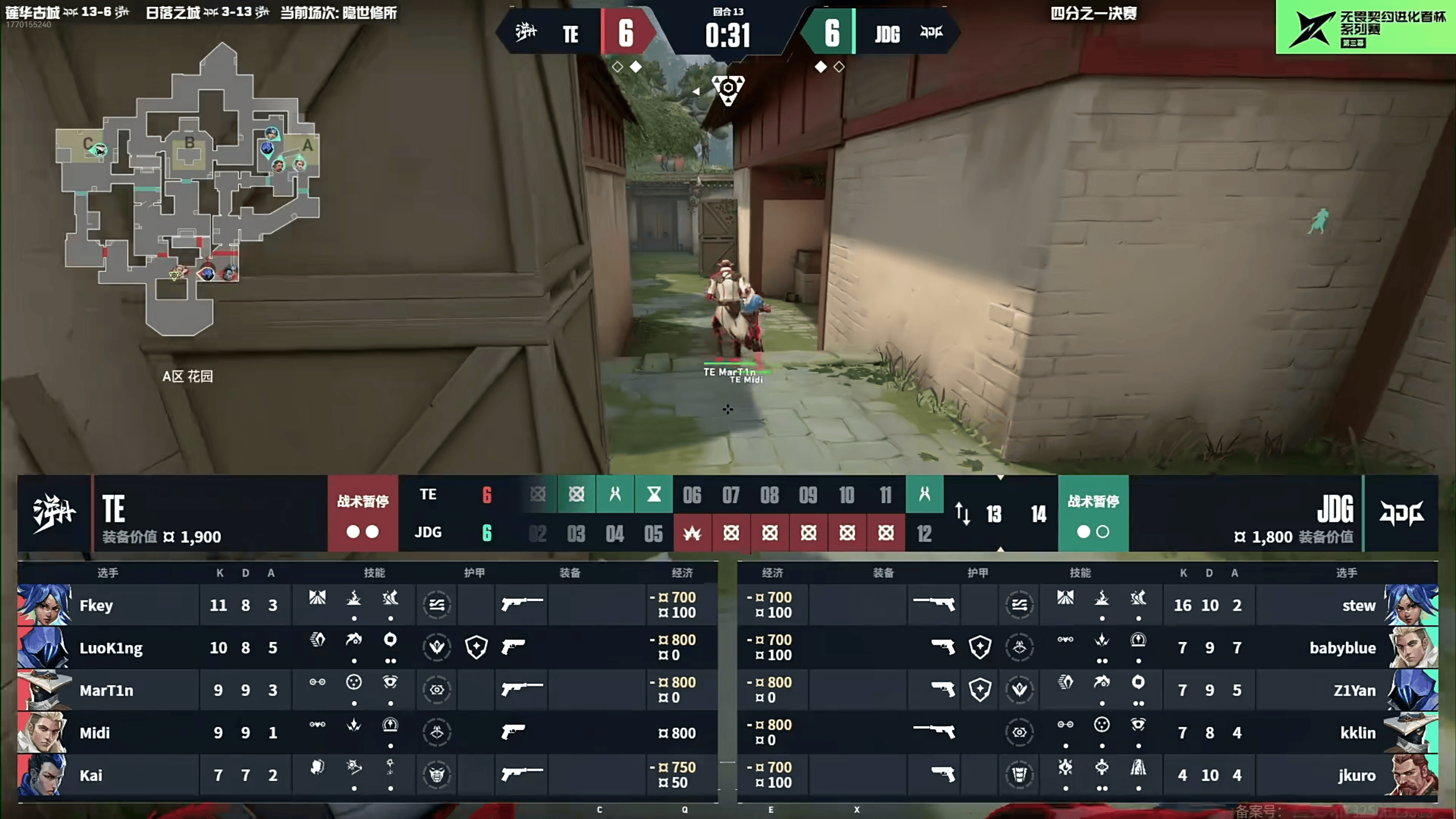Choose stew's player row
This screenshot has width=1456, height=819.
click(1087, 604)
